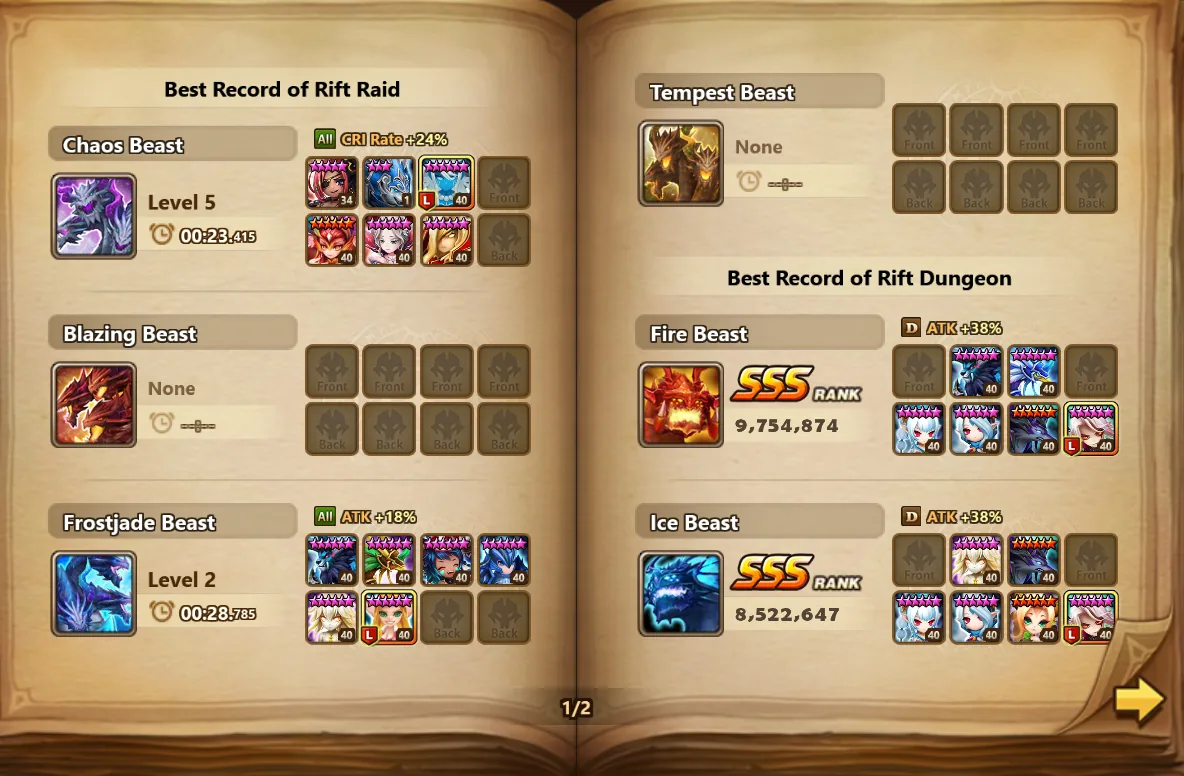
Task: Open the Ice Beast portrait
Action: pos(681,593)
